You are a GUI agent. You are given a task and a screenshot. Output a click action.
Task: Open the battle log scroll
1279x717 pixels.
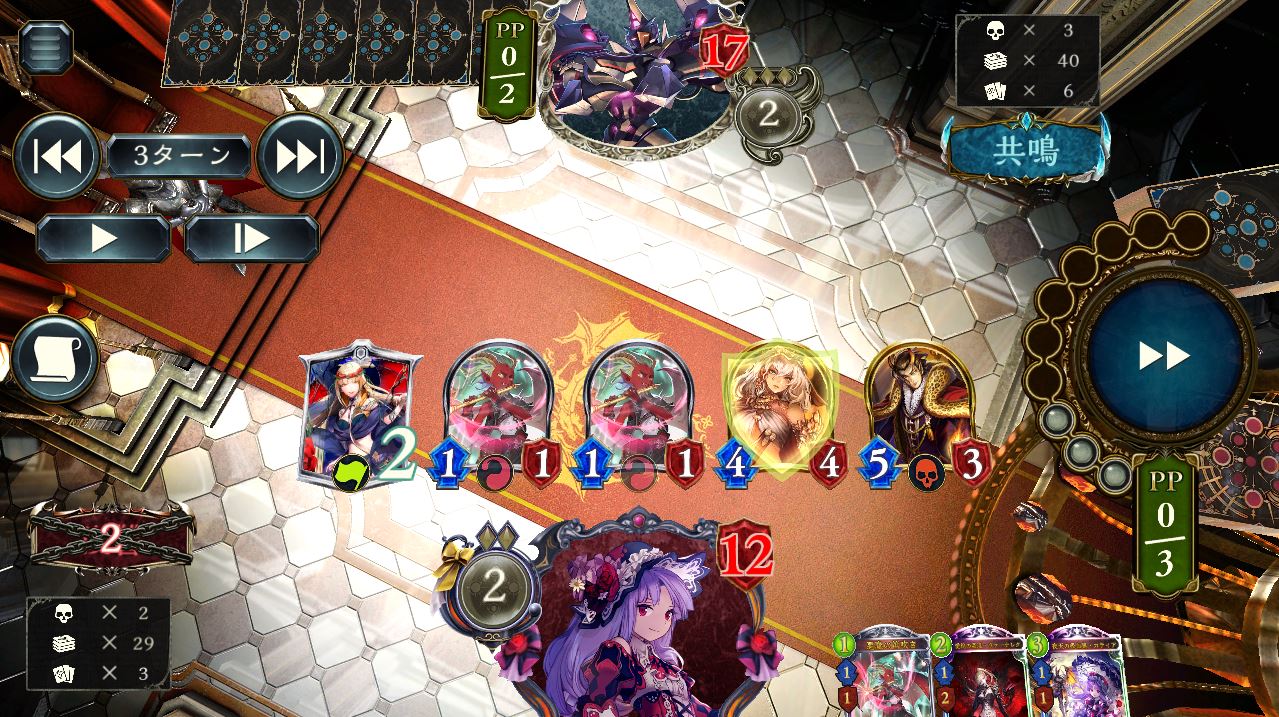point(55,359)
